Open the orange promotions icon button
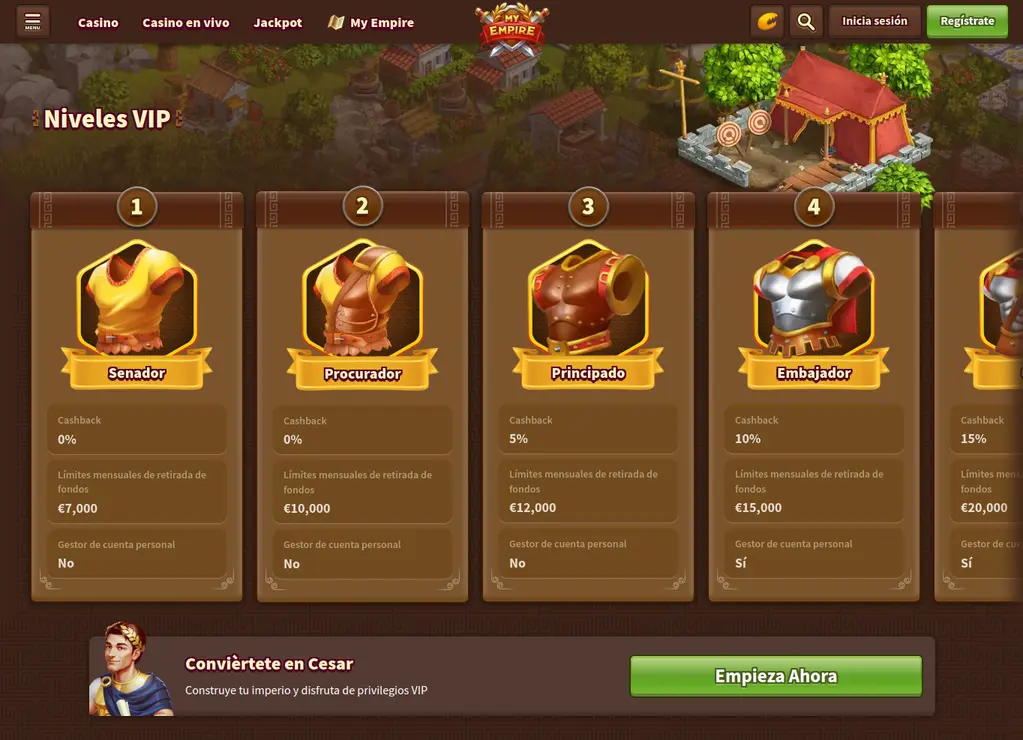1023x740 pixels. point(767,21)
